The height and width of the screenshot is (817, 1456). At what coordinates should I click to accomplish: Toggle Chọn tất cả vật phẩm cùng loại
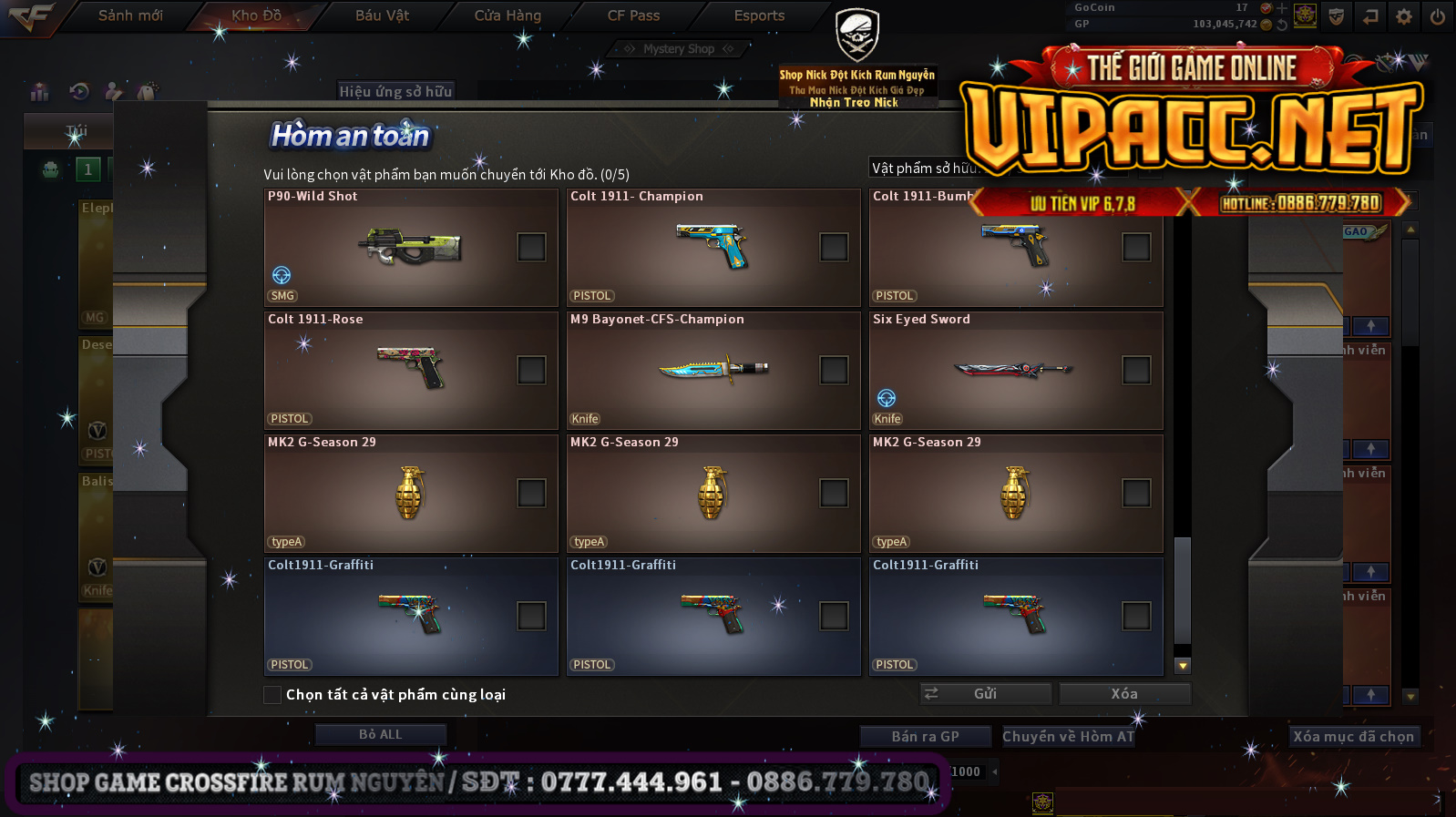click(272, 695)
